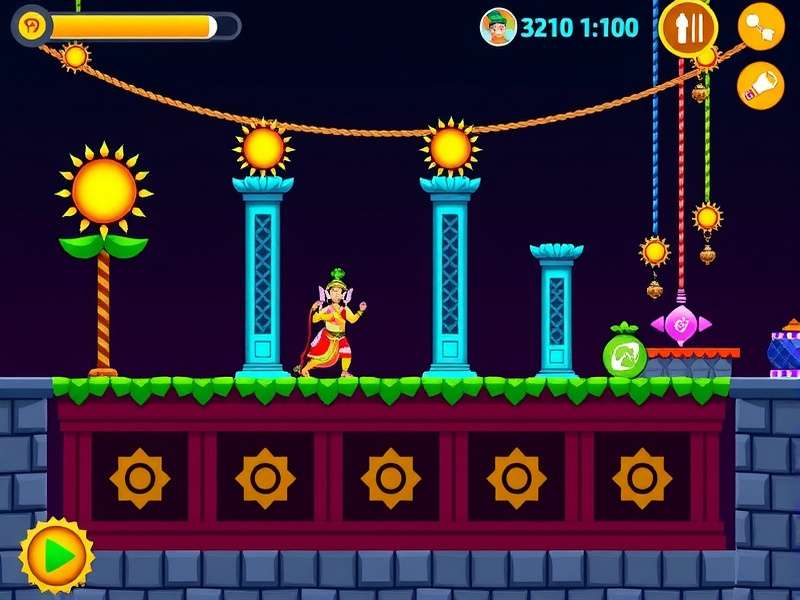
Task: Activate the white glove icon button
Action: click(761, 86)
